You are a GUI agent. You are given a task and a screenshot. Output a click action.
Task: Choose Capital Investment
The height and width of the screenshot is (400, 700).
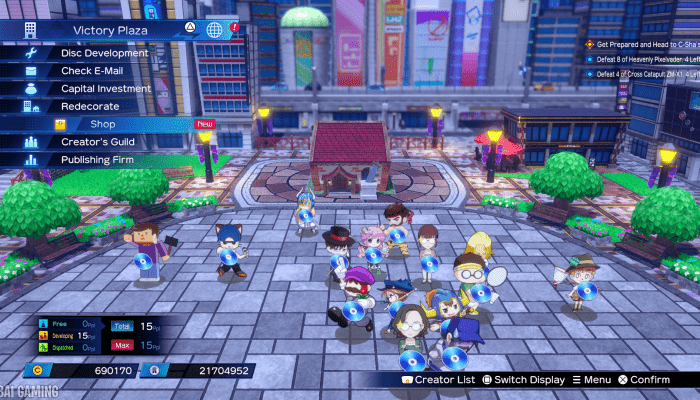[105, 89]
